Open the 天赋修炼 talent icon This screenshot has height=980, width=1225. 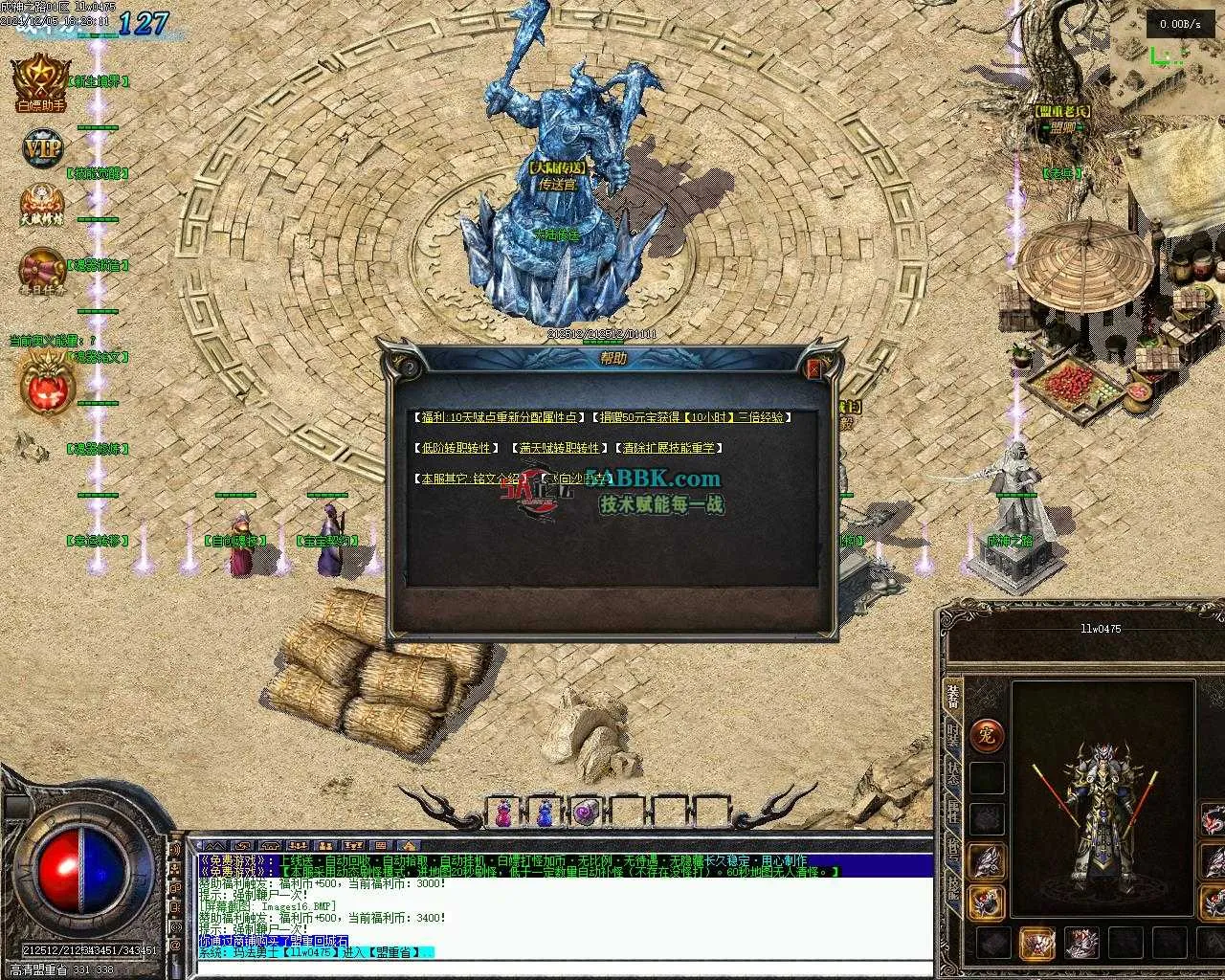point(40,206)
